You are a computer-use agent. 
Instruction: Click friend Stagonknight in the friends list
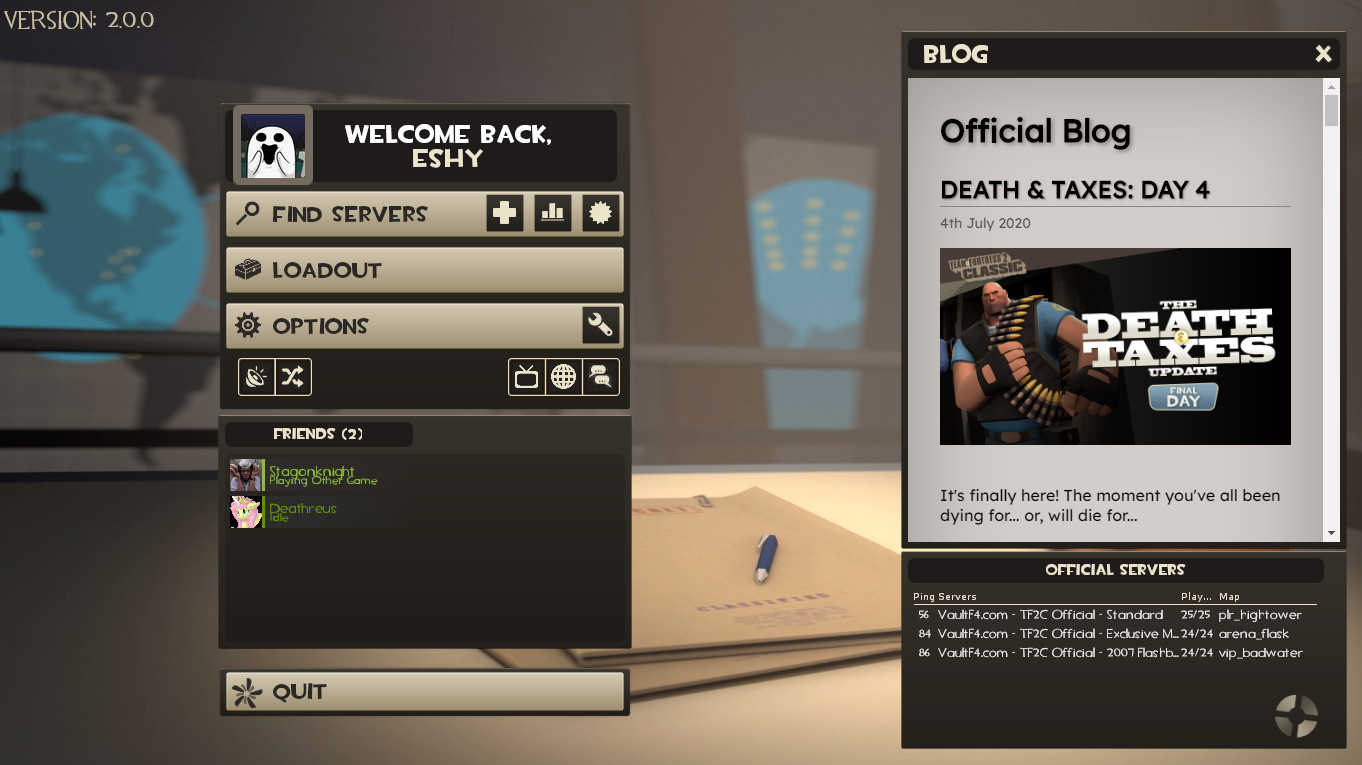click(x=310, y=473)
